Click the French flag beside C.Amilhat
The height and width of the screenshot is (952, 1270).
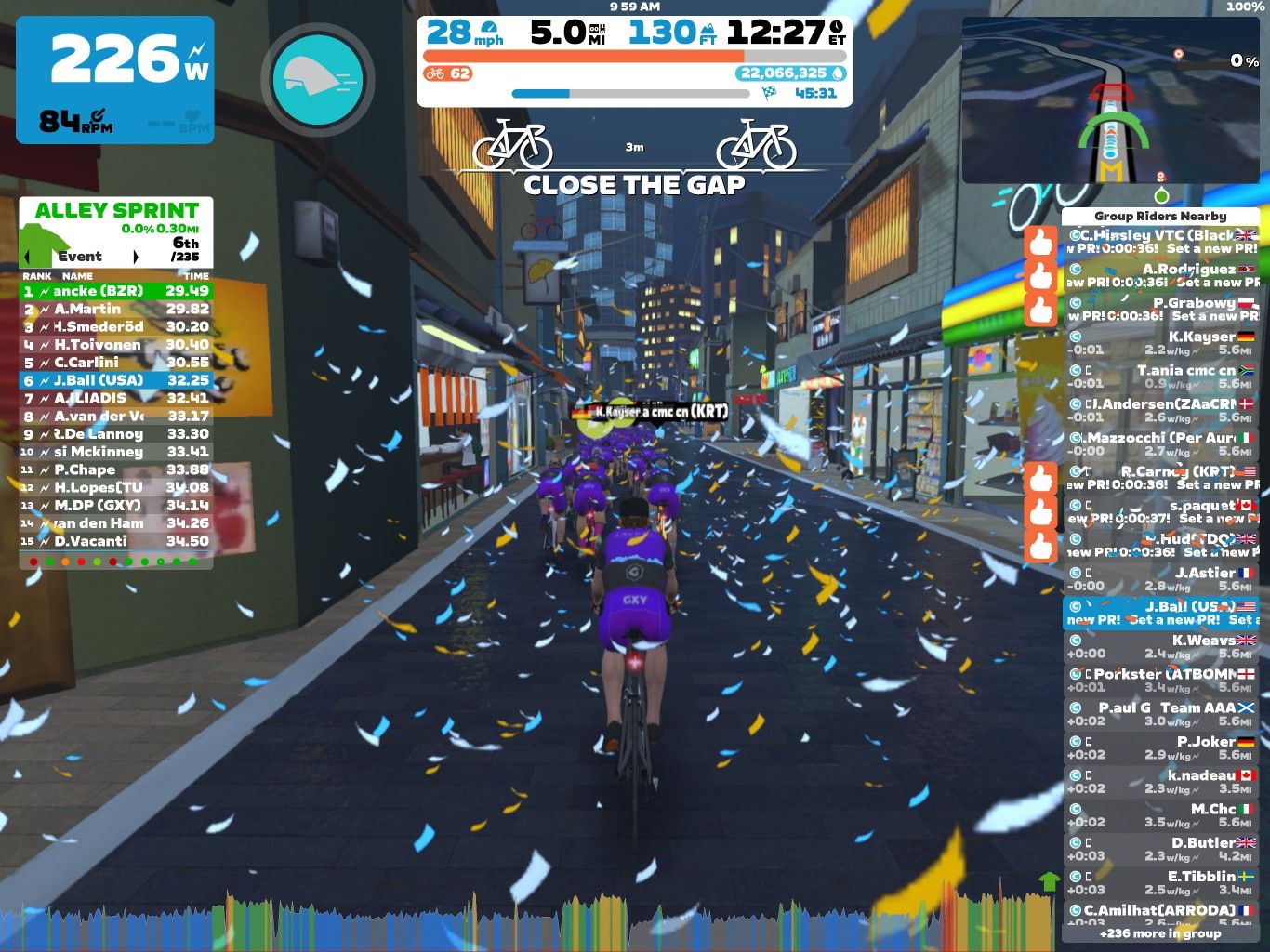click(1249, 907)
